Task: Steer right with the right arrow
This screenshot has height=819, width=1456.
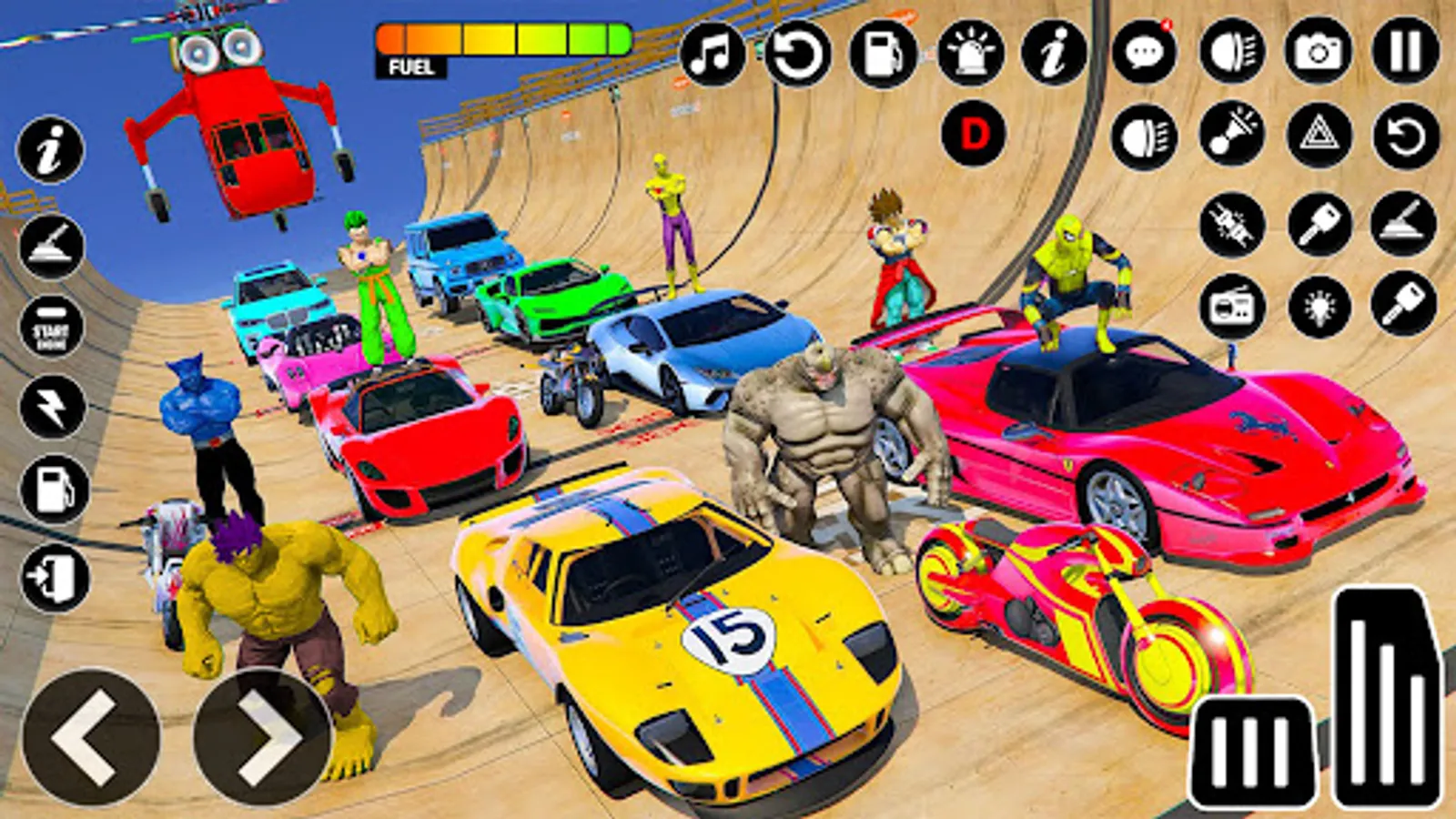Action: click(x=262, y=737)
